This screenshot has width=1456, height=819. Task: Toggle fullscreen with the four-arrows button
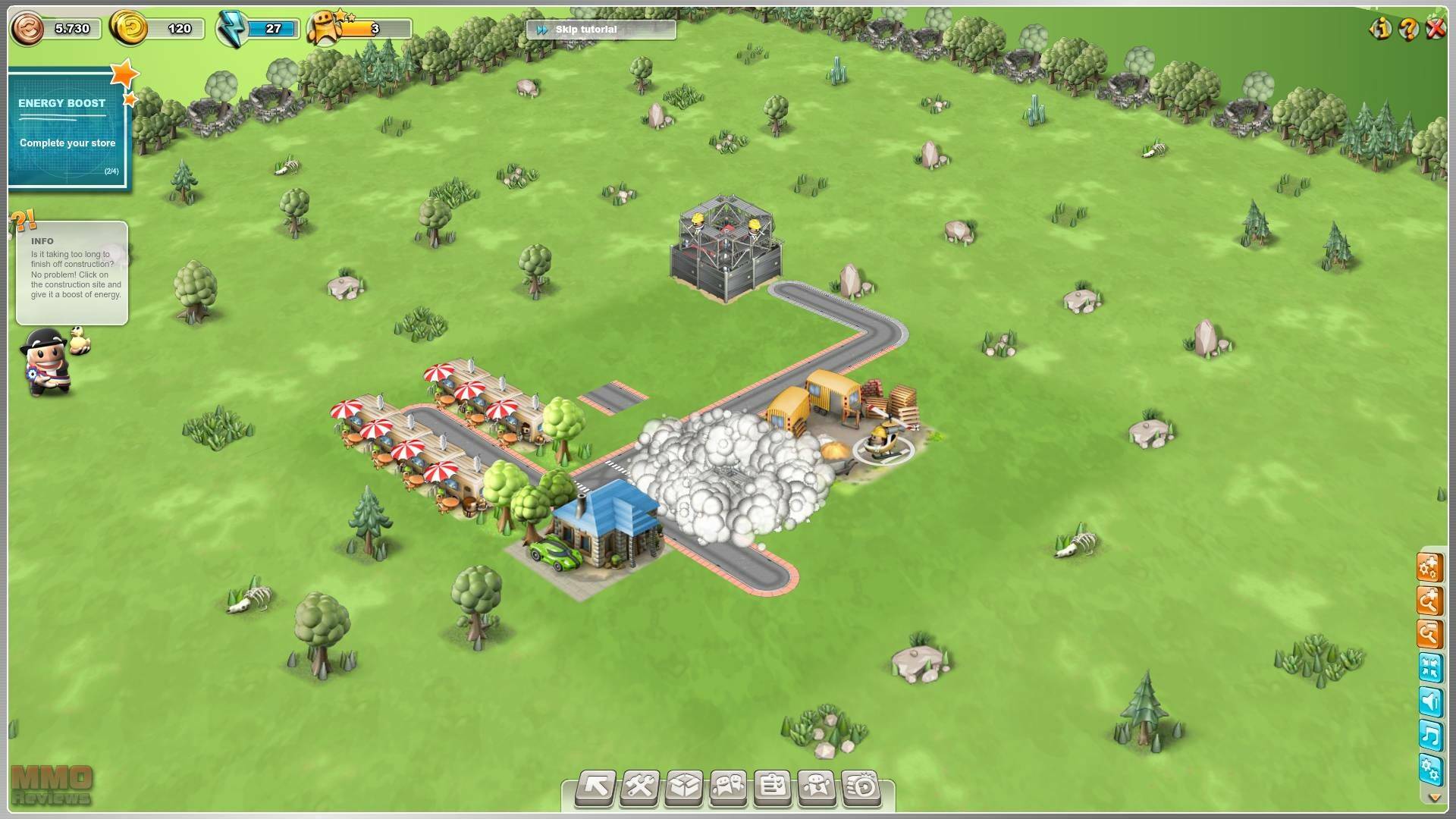coord(1429,668)
